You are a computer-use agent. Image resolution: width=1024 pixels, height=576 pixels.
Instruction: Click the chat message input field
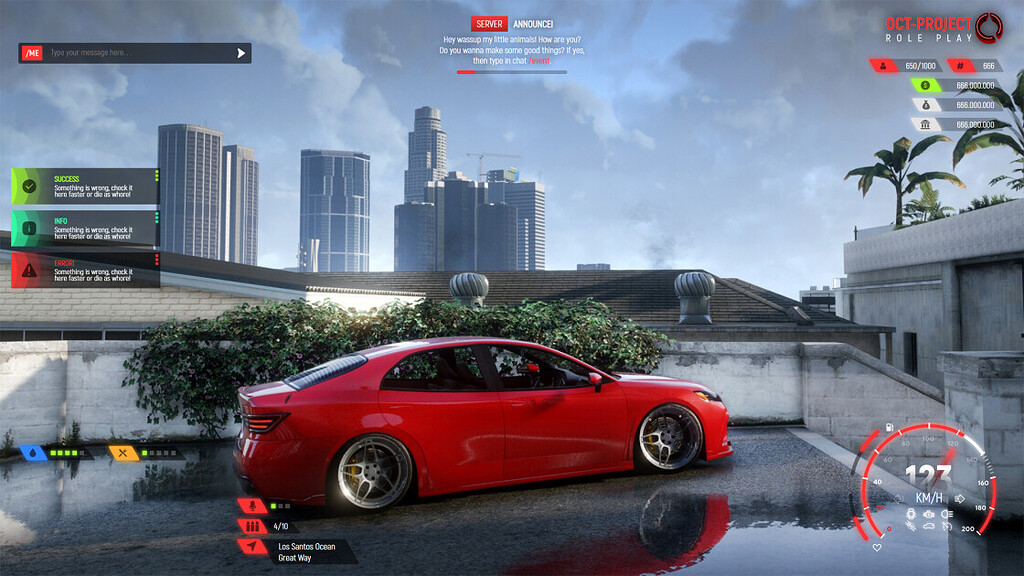click(x=138, y=53)
